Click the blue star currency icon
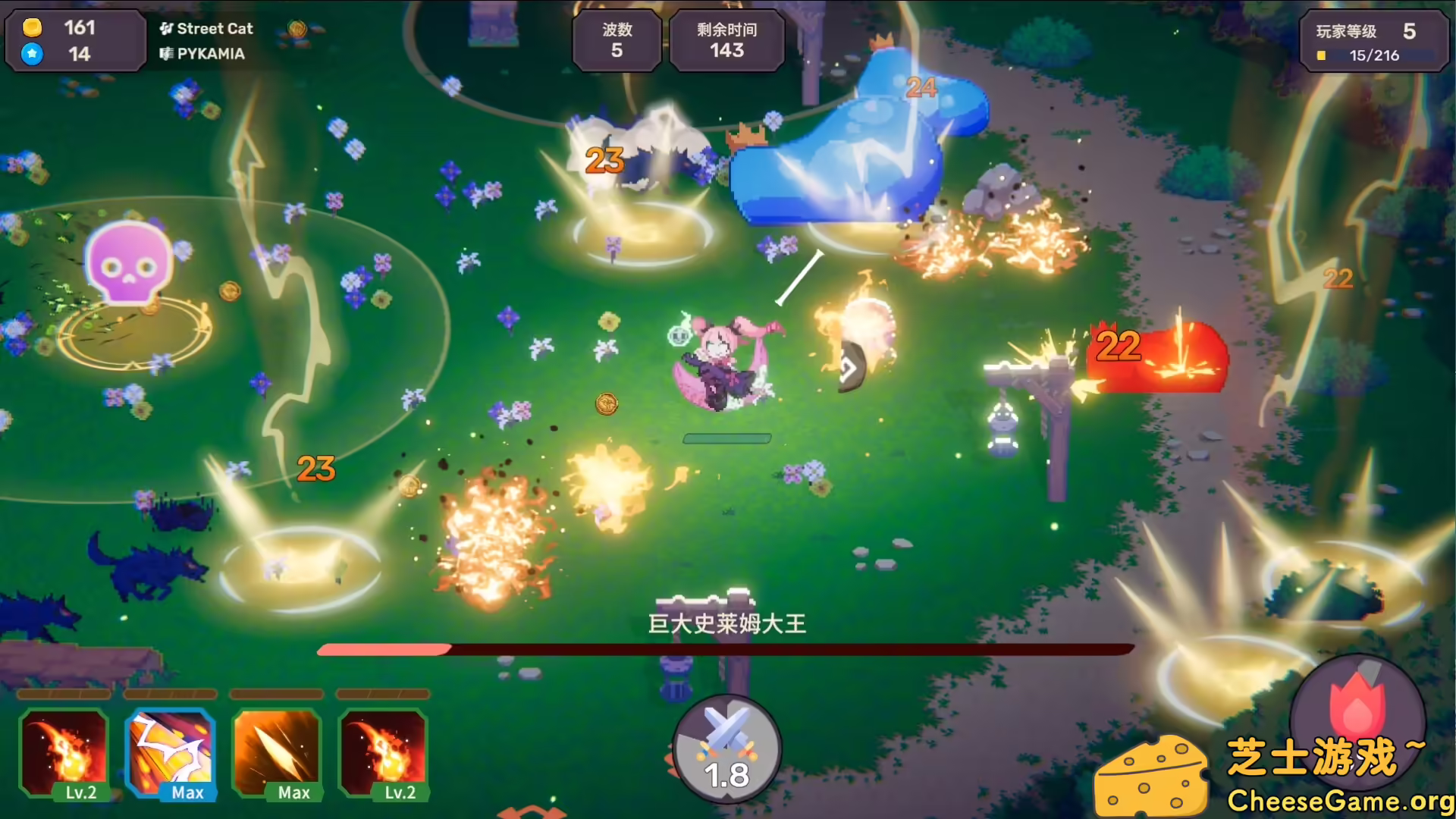The width and height of the screenshot is (1456, 819). pyautogui.click(x=31, y=54)
